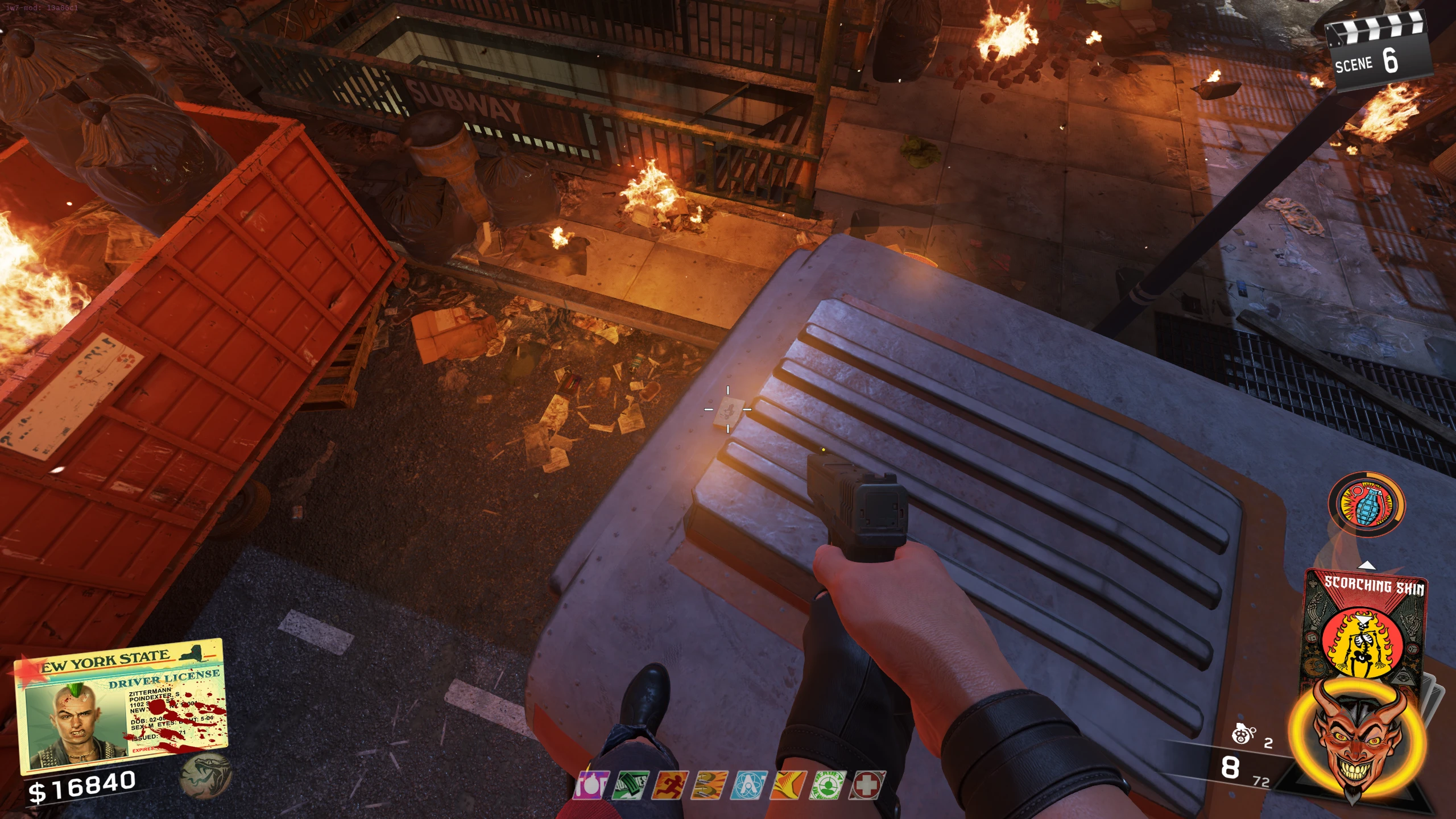
Task: Select the orange and yellow starburst perk icon
Action: (788, 785)
